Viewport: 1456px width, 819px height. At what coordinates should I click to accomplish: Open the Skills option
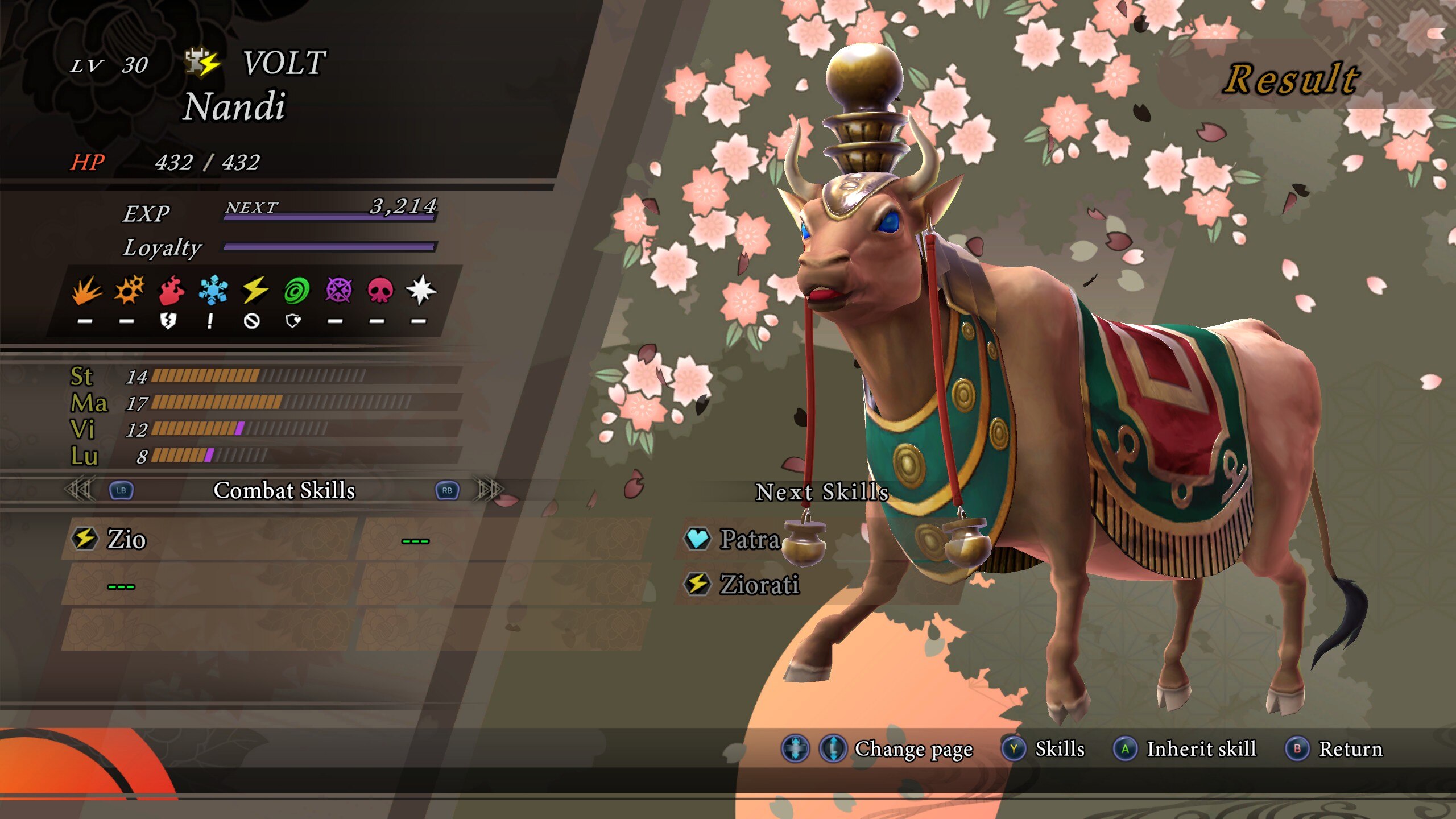pyautogui.click(x=1059, y=749)
